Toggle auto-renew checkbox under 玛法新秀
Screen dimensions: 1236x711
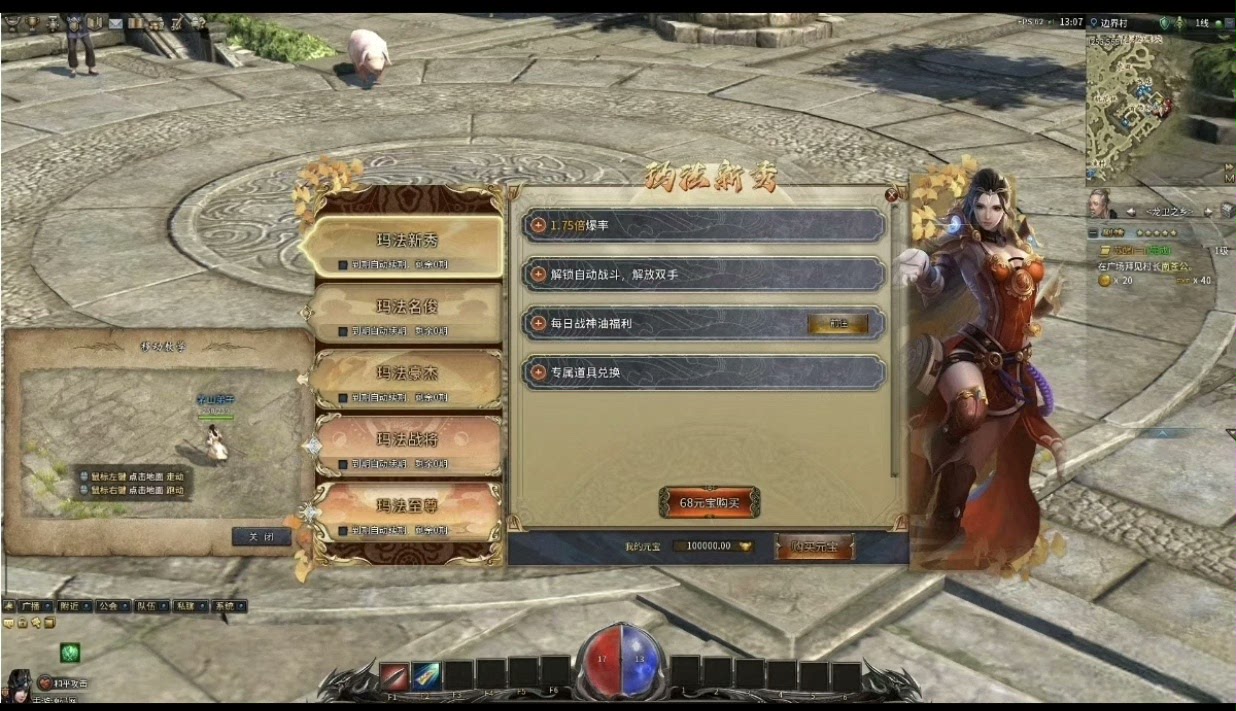[343, 266]
